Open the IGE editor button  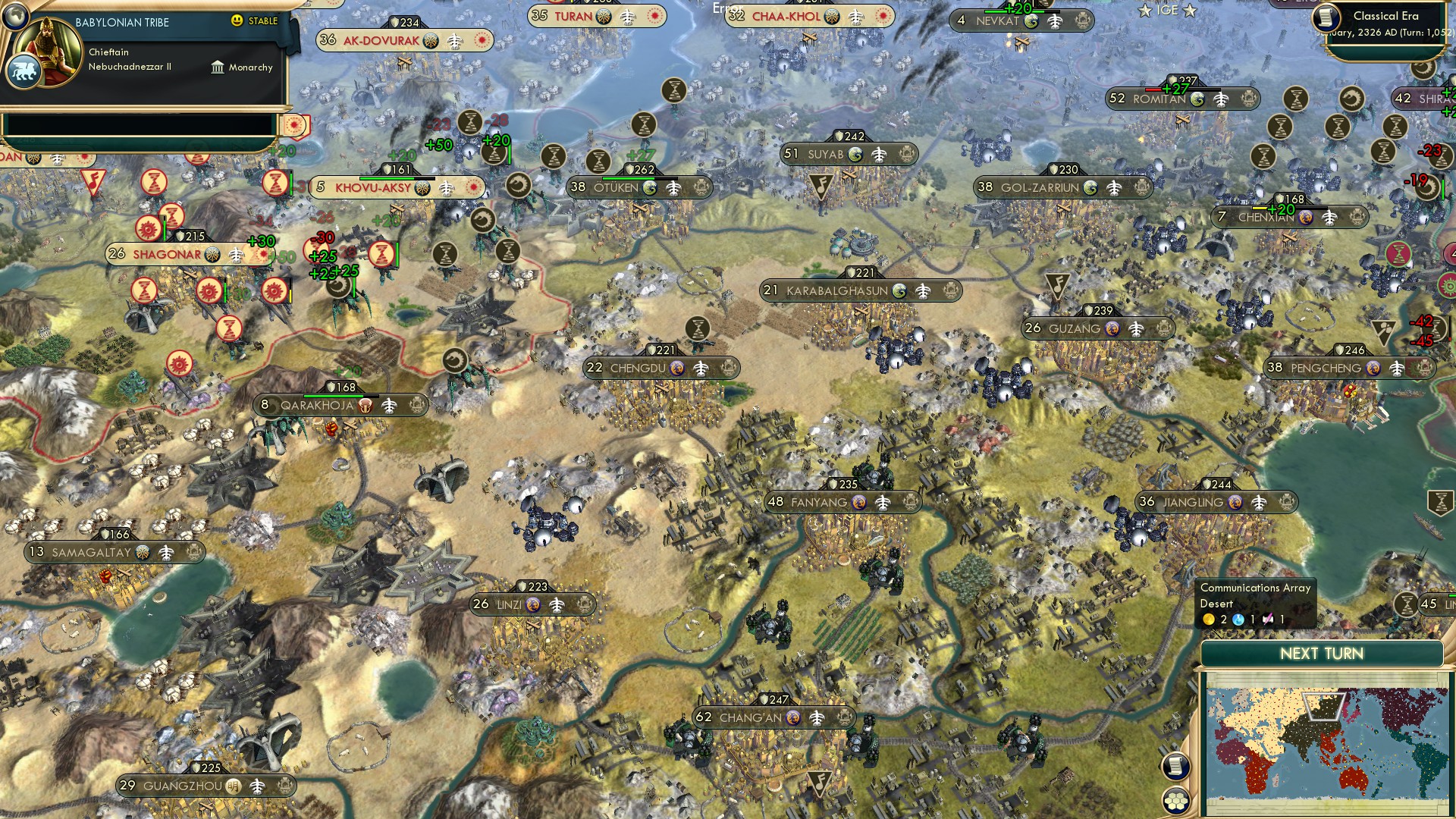click(1167, 11)
